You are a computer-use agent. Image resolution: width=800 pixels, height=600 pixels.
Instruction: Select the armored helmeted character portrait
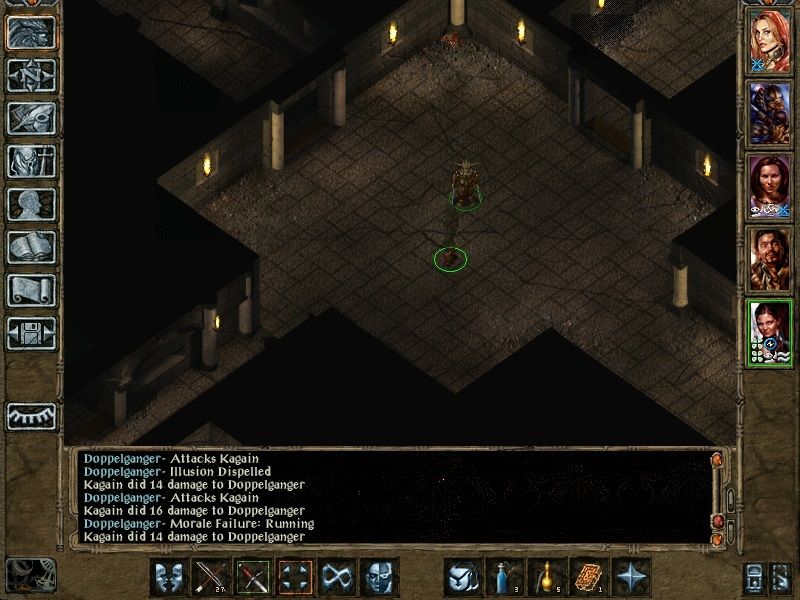coord(770,112)
